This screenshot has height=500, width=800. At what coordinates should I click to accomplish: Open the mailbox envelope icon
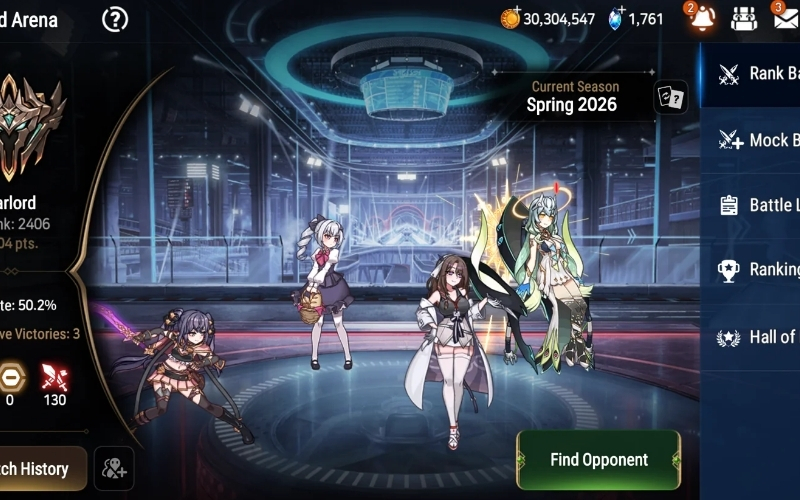tap(786, 18)
